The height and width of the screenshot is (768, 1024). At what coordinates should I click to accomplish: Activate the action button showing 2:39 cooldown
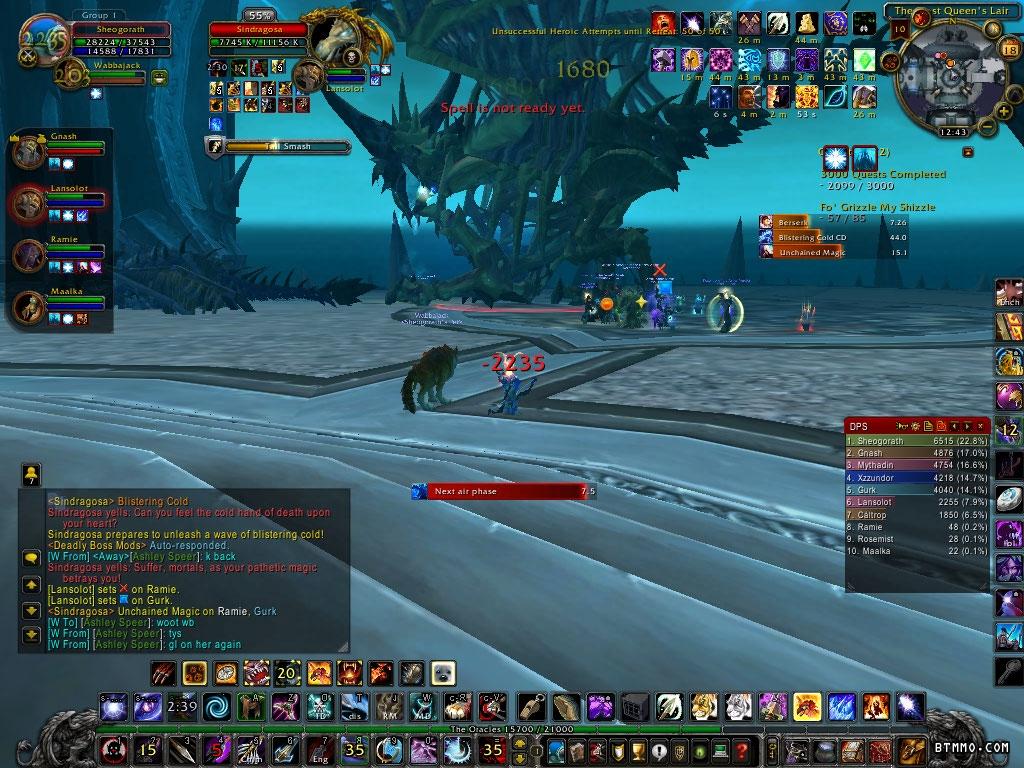pos(182,707)
